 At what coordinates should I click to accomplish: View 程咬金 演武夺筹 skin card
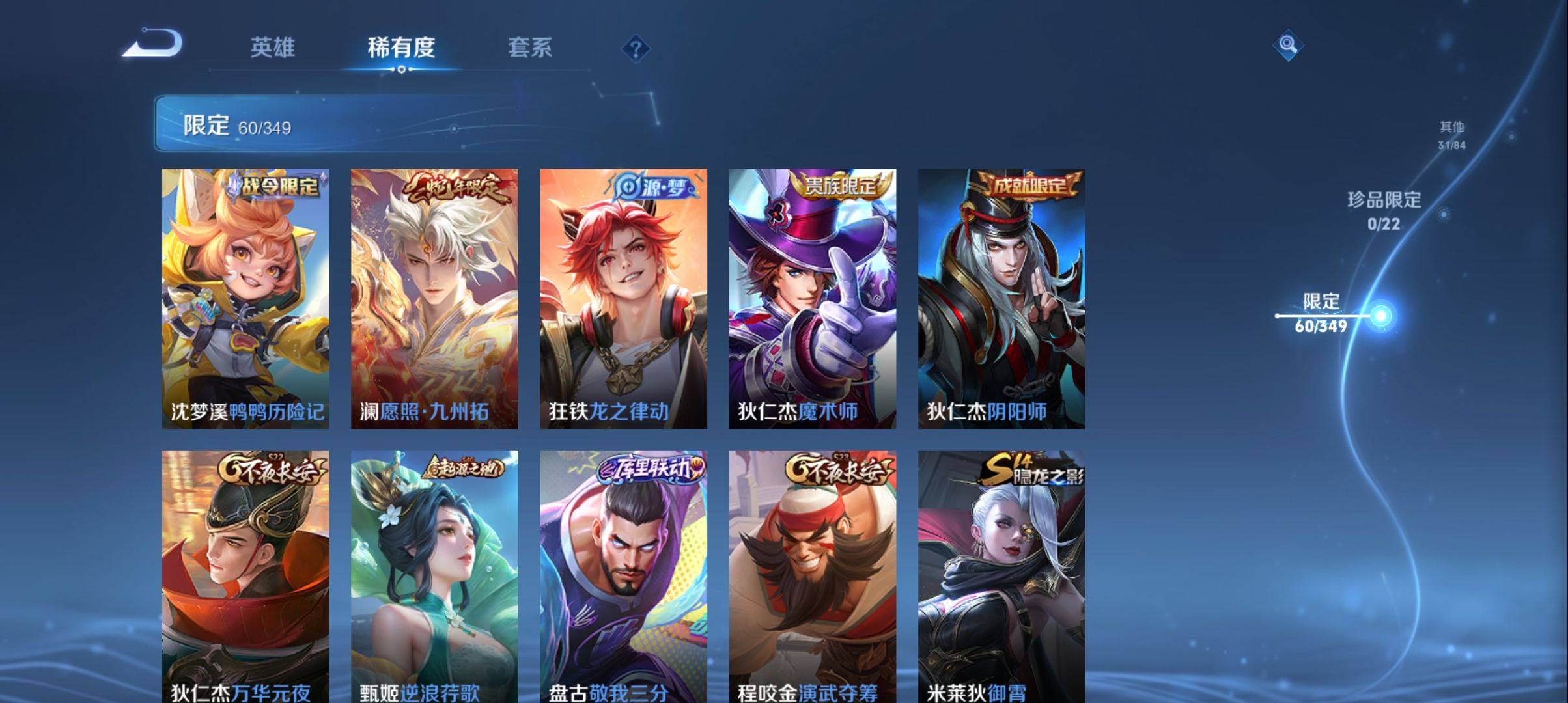pyautogui.click(x=812, y=576)
